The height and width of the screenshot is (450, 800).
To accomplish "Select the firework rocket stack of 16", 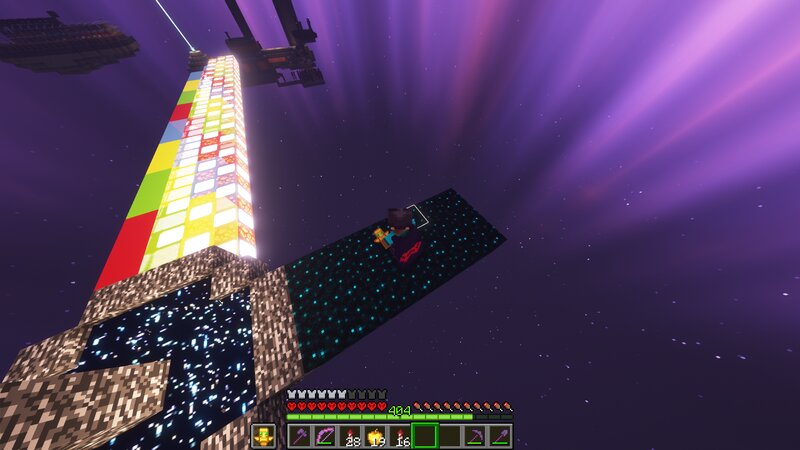I will 399,436.
